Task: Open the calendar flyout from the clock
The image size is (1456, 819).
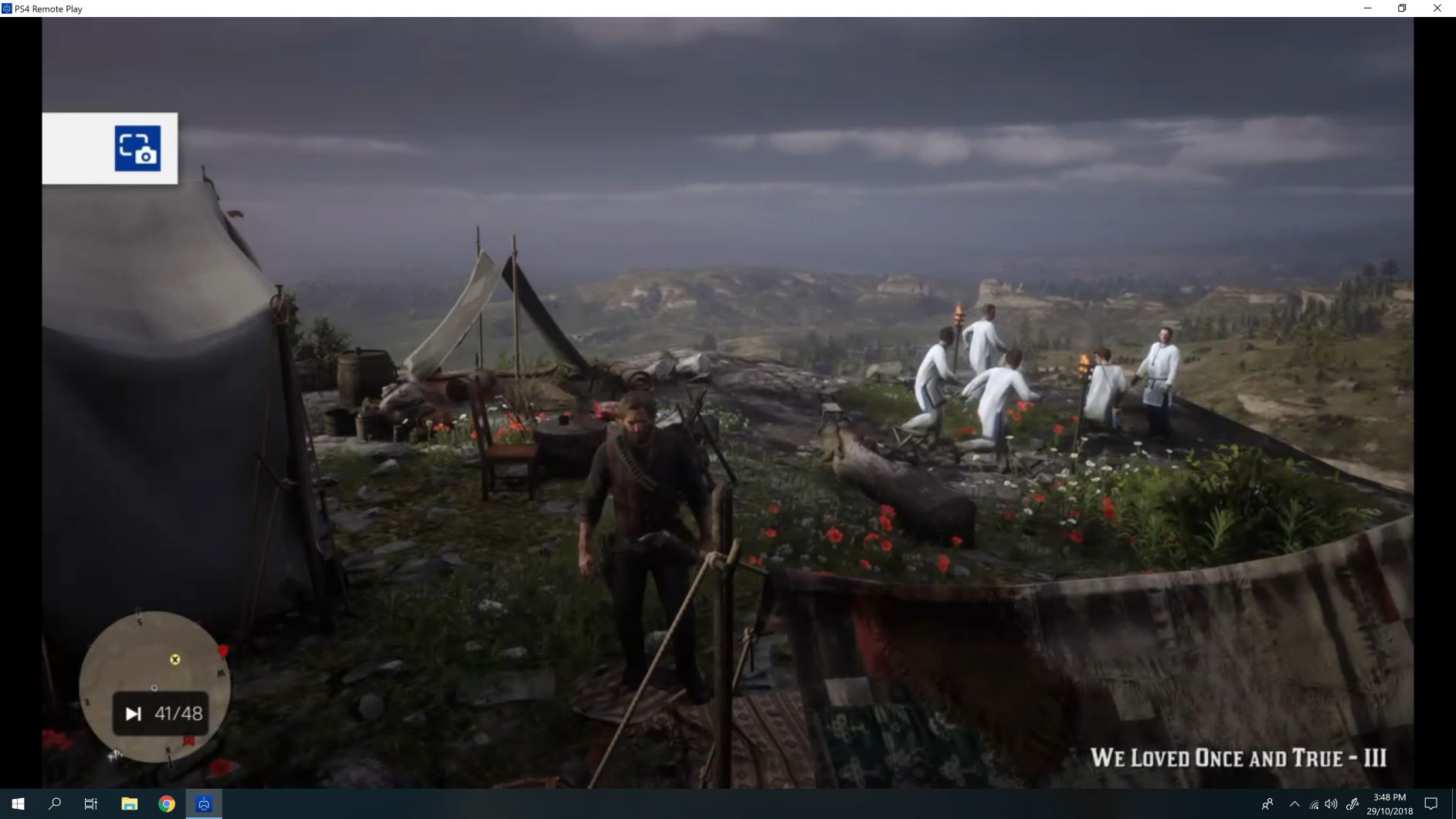Action: [x=1388, y=804]
